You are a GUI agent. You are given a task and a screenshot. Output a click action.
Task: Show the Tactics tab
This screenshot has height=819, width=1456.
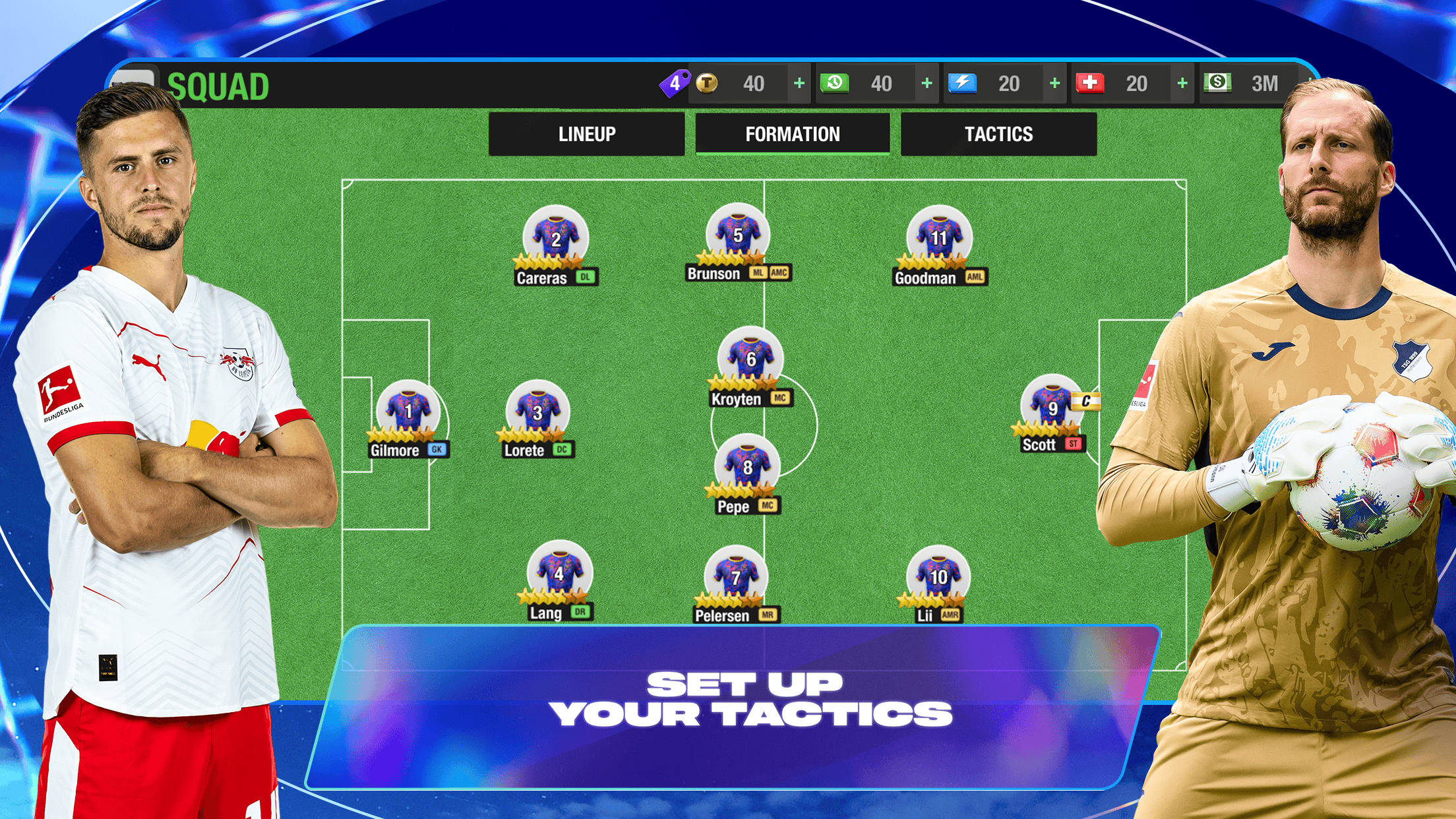click(998, 135)
